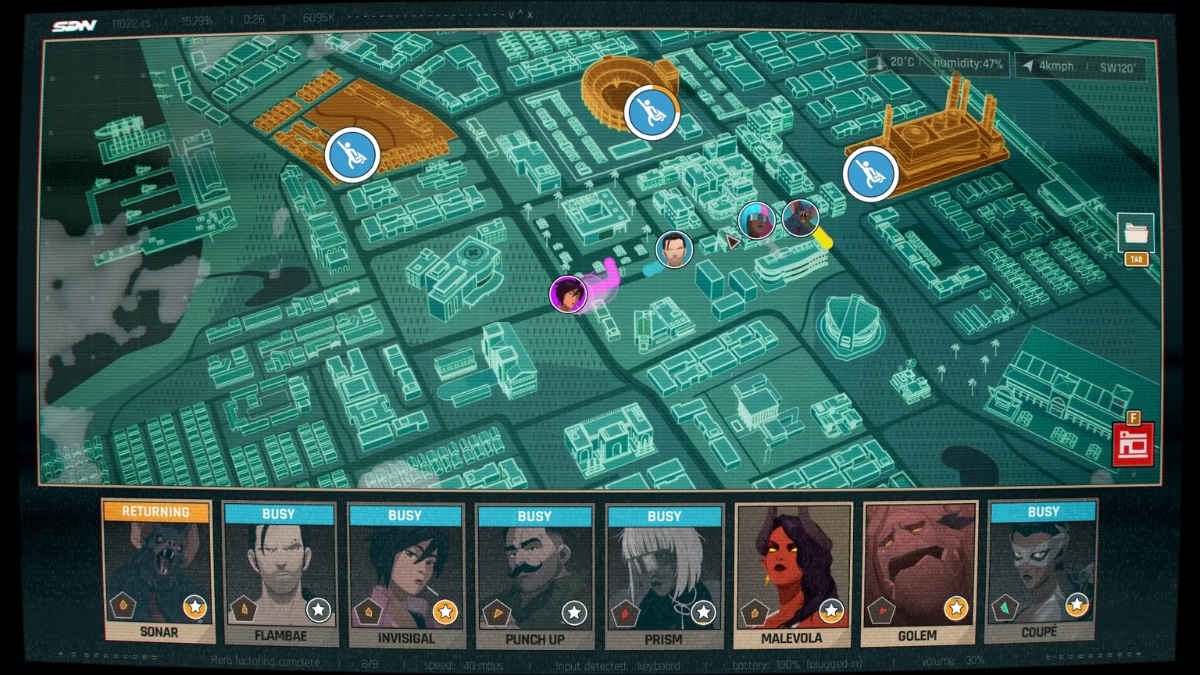Click the Prism hero card
This screenshot has width=1200, height=675.
[x=664, y=573]
